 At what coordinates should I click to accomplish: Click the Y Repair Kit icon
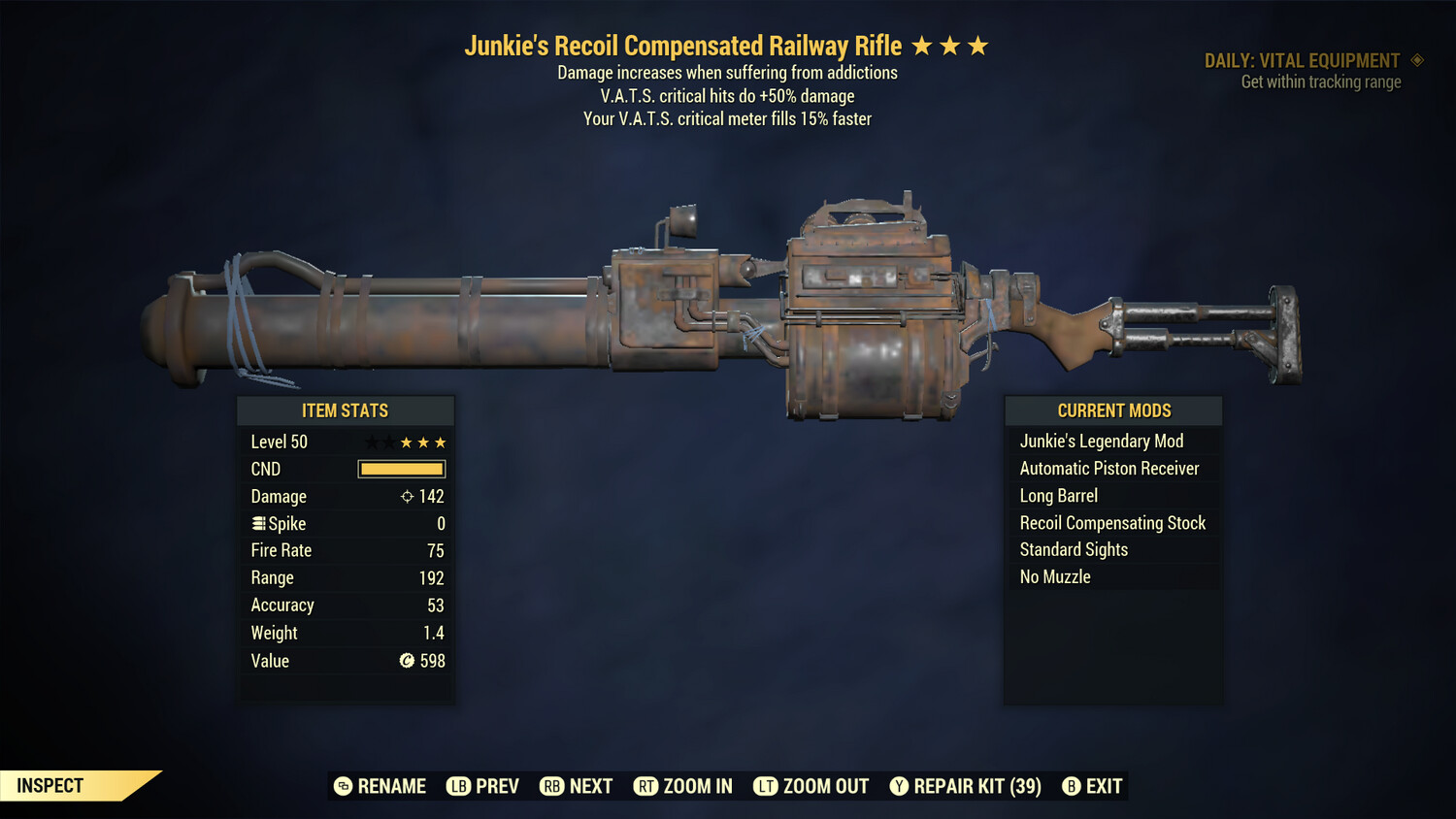click(899, 786)
